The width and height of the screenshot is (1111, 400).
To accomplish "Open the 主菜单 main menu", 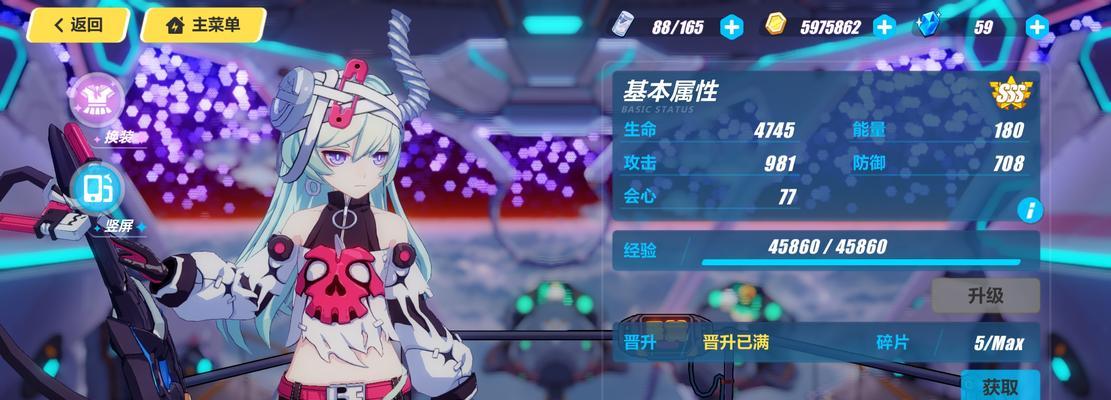I will [202, 25].
